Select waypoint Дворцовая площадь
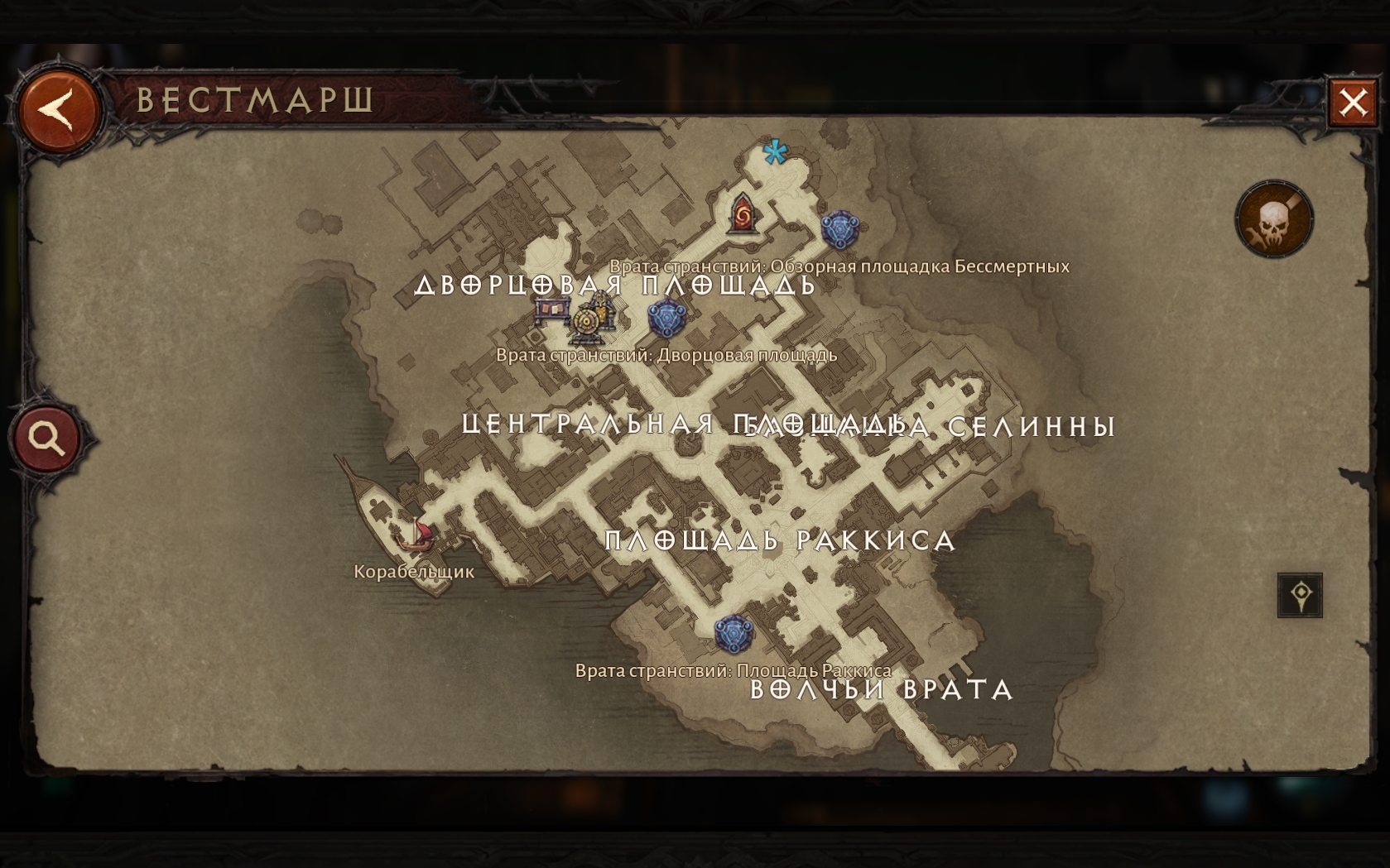1390x868 pixels. point(666,318)
